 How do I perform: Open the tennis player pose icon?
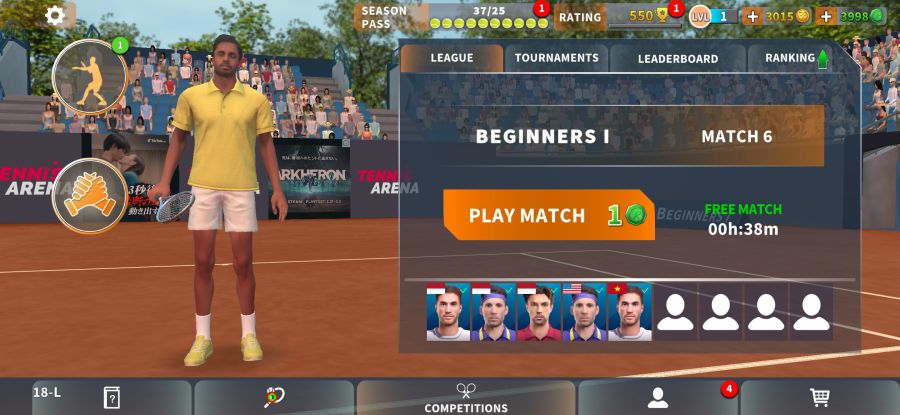pos(90,76)
